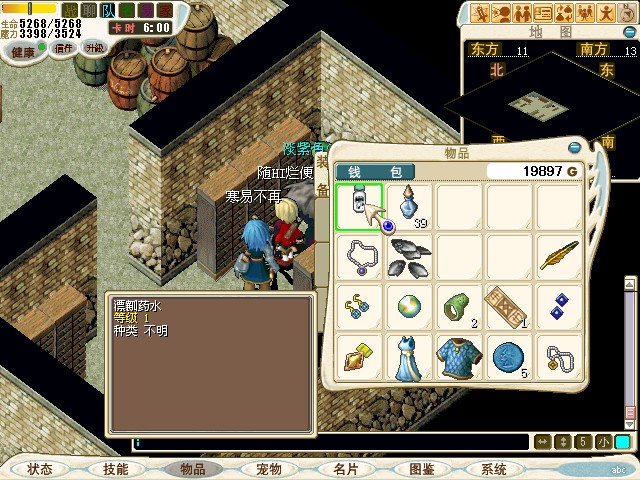The height and width of the screenshot is (480, 640).
Task: Click the 升级 level-up button
Action: 95,48
